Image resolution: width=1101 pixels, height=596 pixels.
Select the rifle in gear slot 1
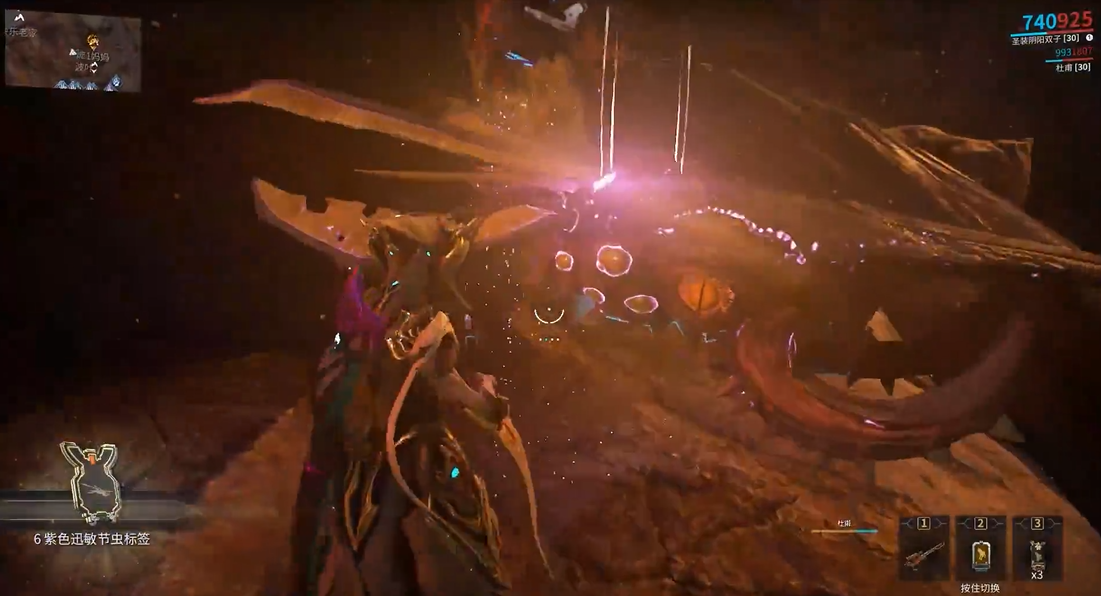923,555
